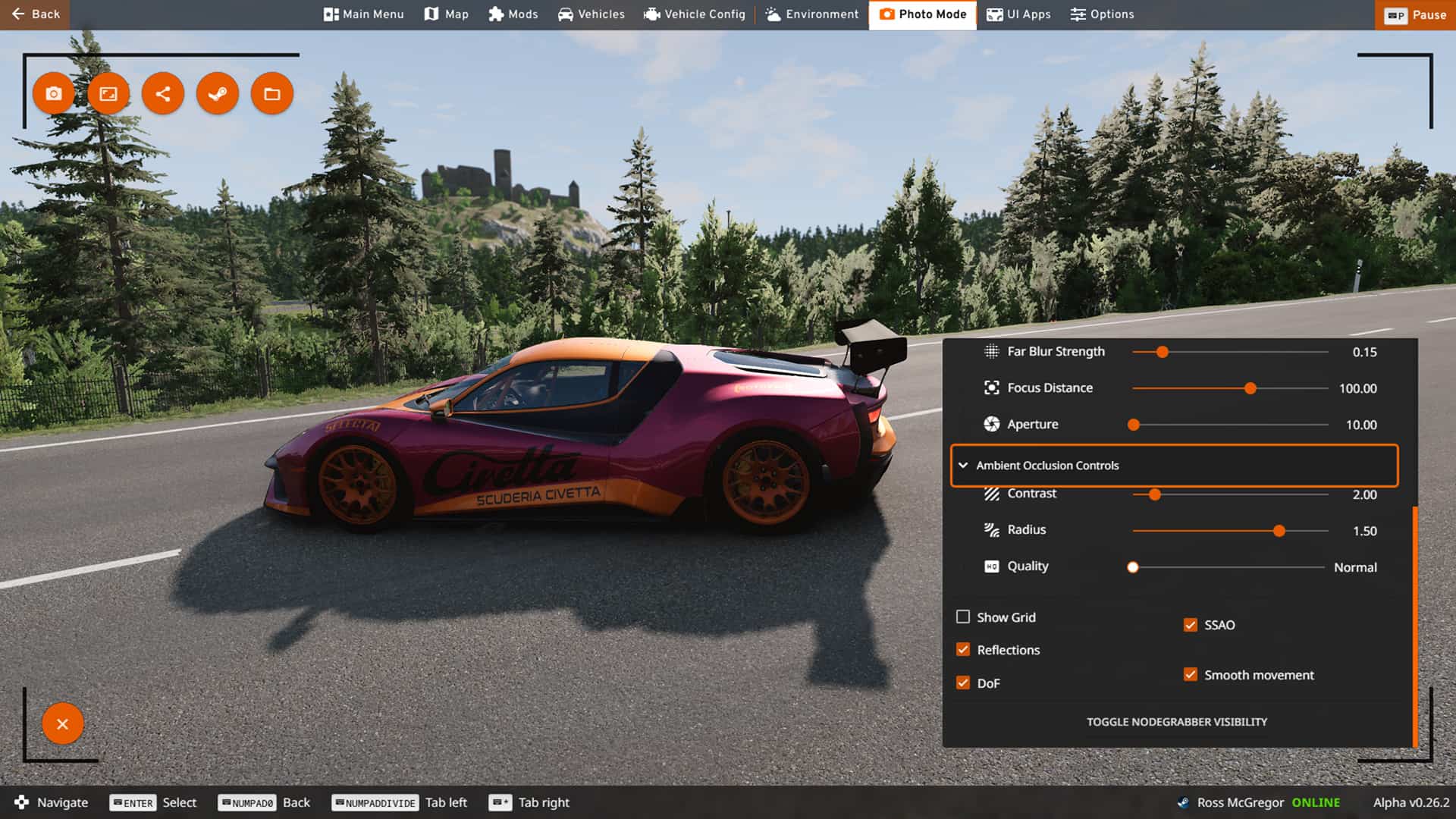
Task: Click the share icon
Action: tap(163, 93)
